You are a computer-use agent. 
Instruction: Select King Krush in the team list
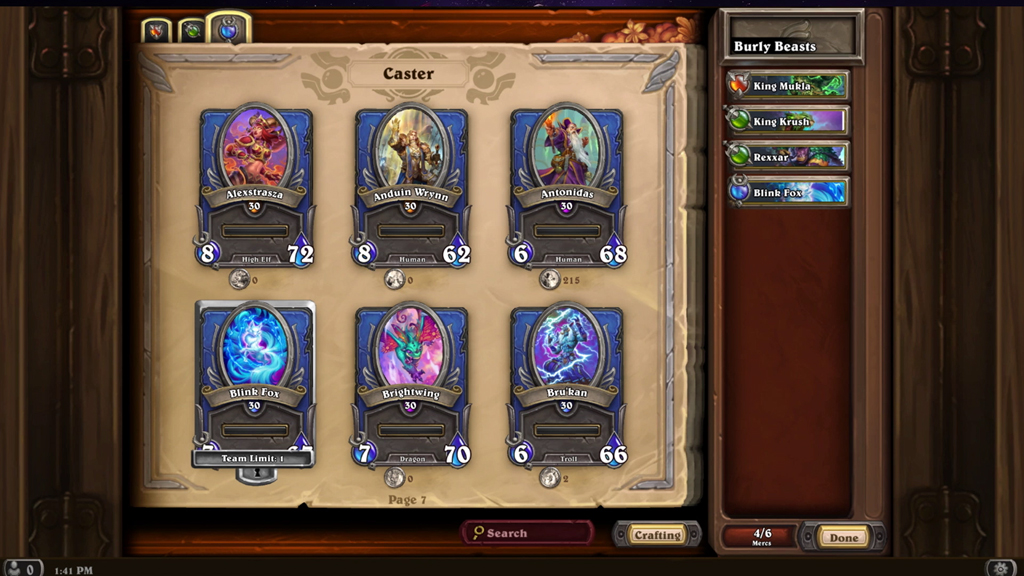[788, 122]
